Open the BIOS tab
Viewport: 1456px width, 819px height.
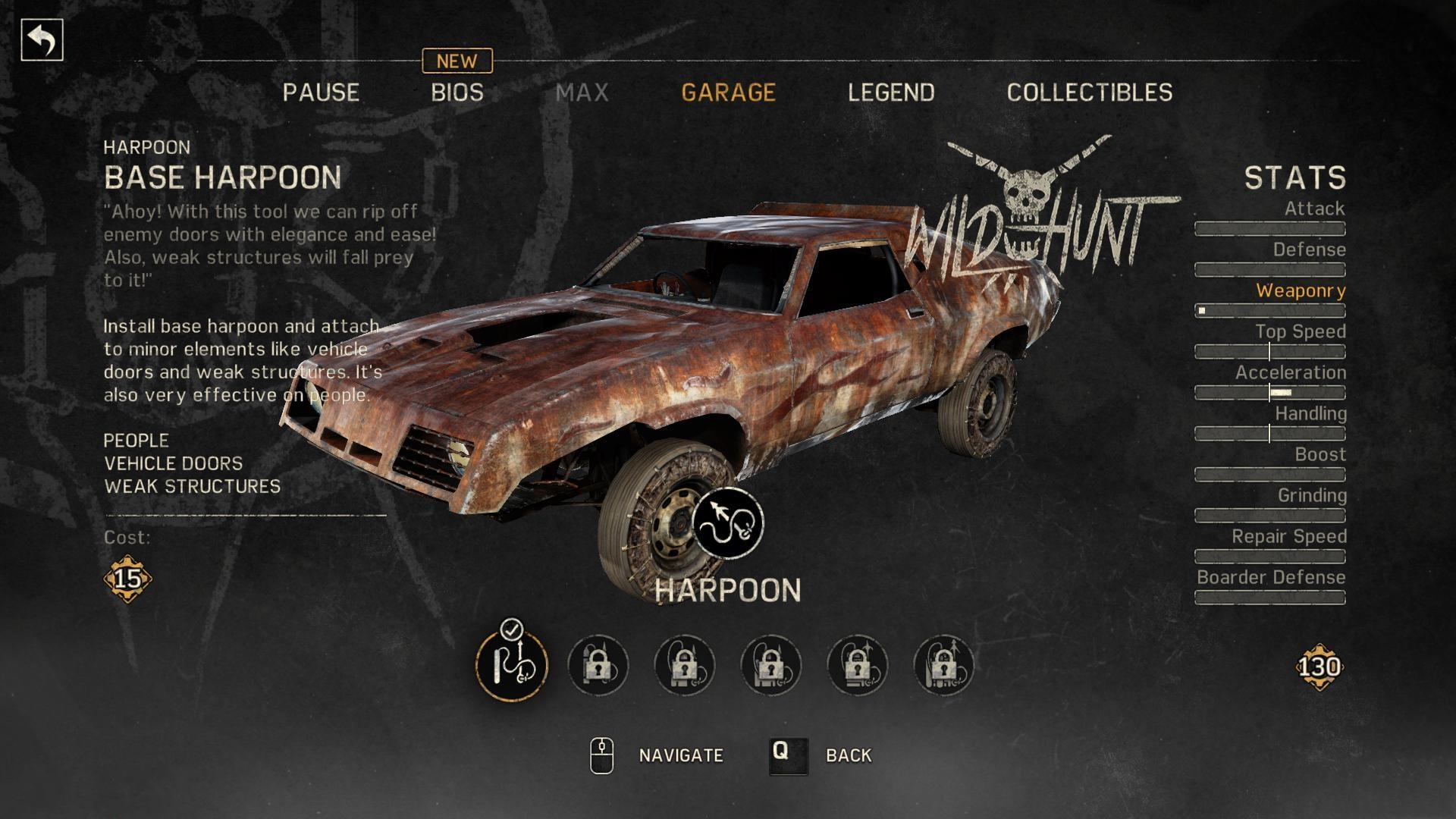click(457, 93)
